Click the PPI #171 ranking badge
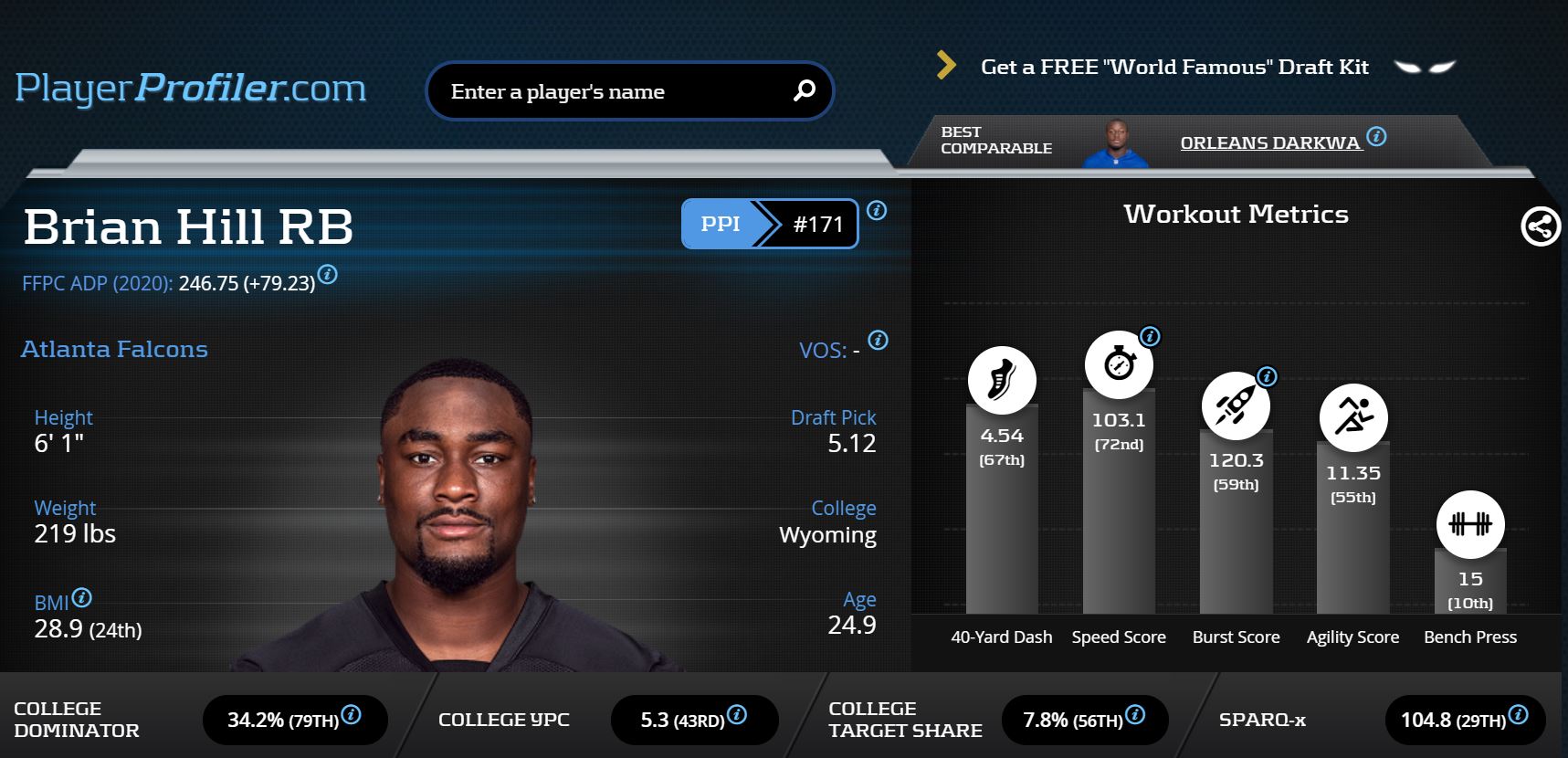 [x=769, y=224]
